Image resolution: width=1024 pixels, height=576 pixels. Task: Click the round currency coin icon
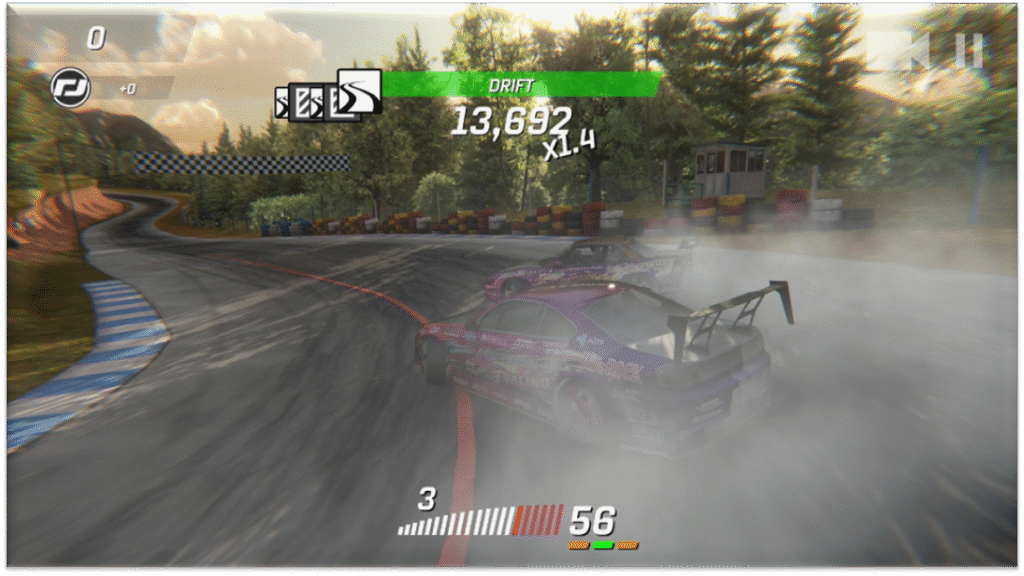coord(70,88)
